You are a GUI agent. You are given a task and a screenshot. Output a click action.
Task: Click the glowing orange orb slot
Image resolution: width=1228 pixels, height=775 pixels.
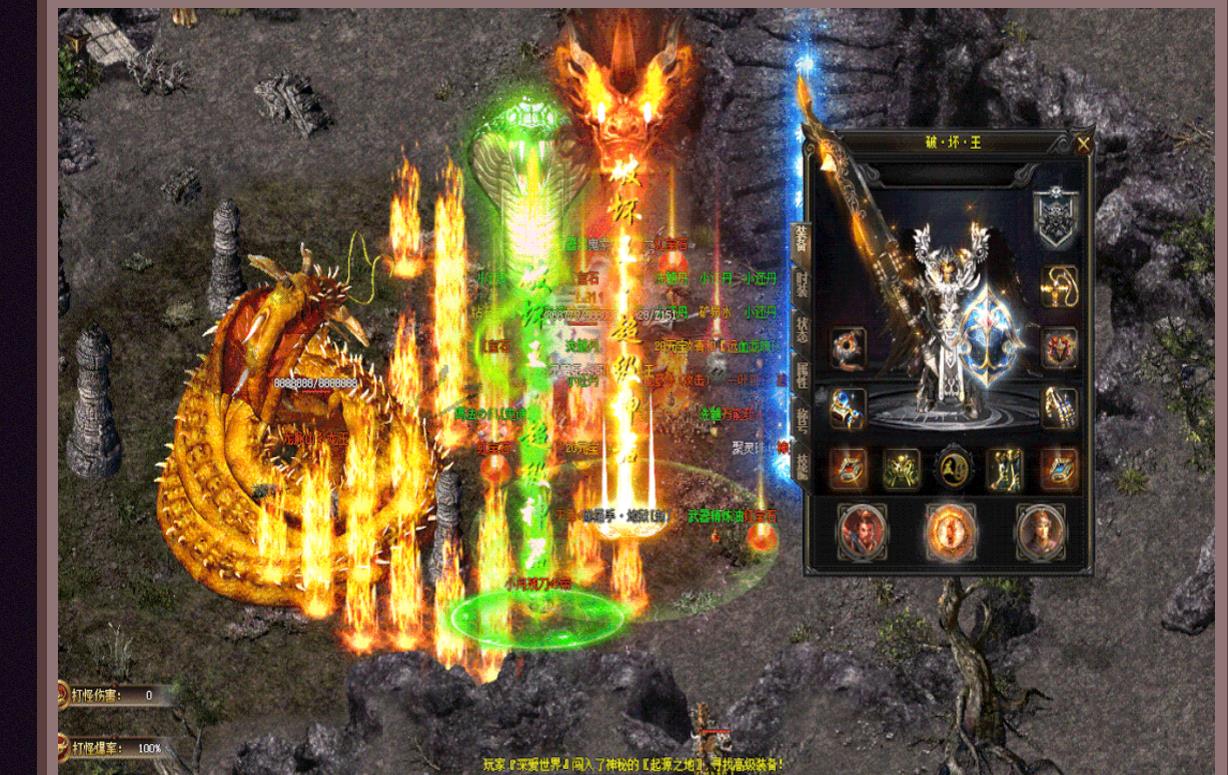[x=951, y=531]
